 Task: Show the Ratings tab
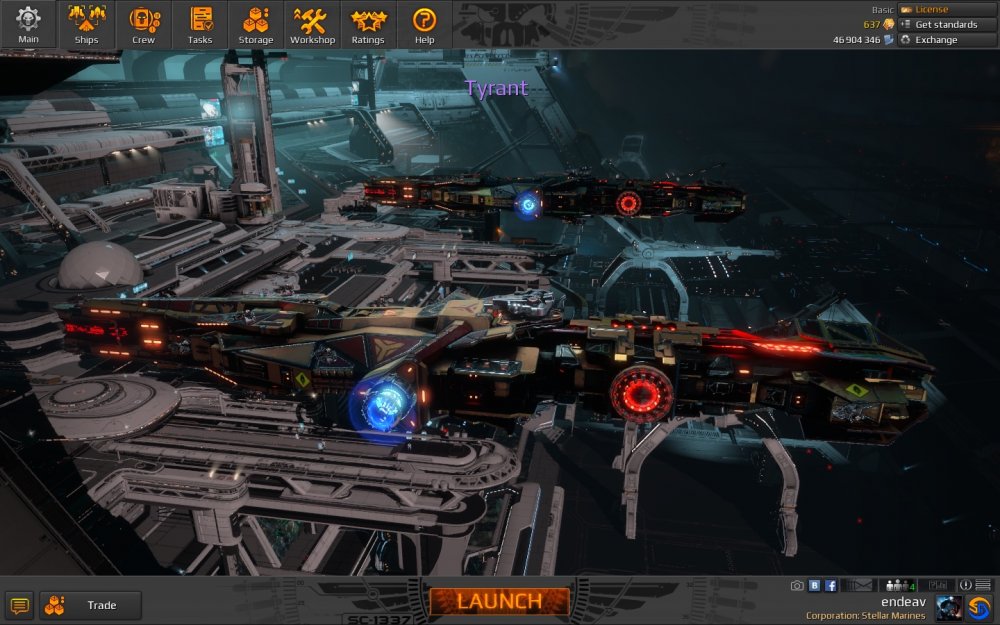tap(368, 24)
